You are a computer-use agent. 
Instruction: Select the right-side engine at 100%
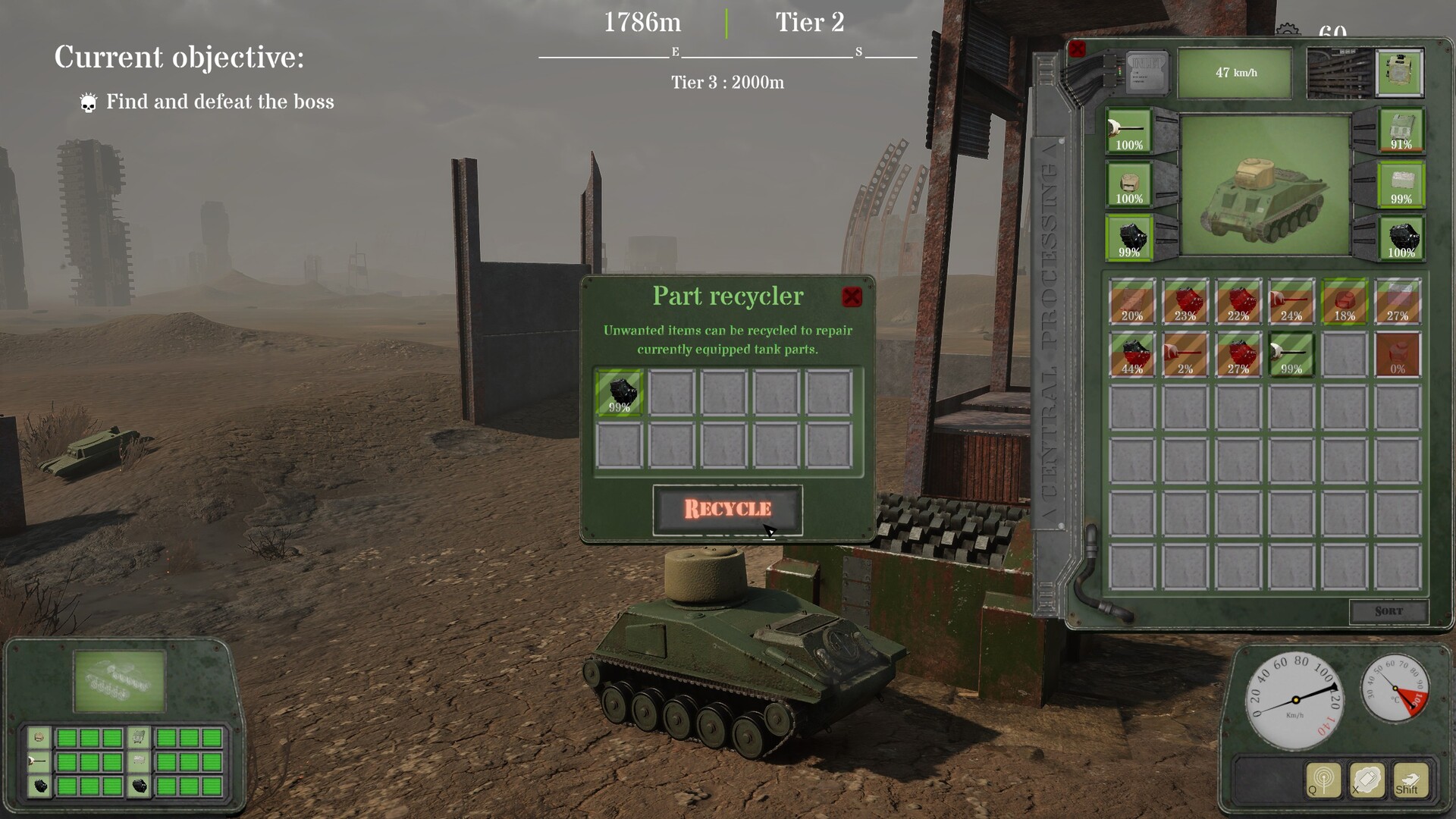click(1401, 237)
